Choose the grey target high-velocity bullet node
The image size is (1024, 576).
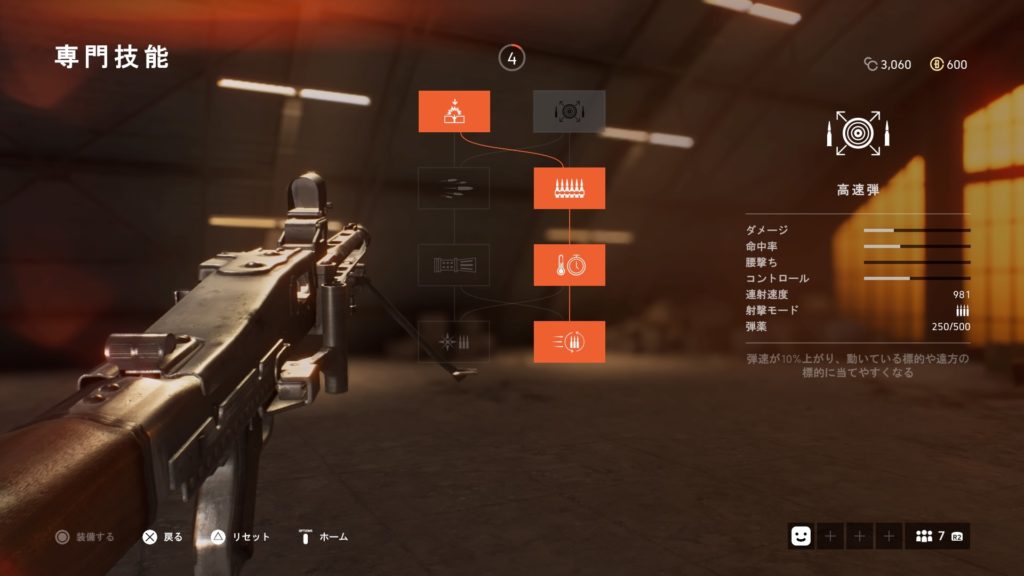pos(569,111)
